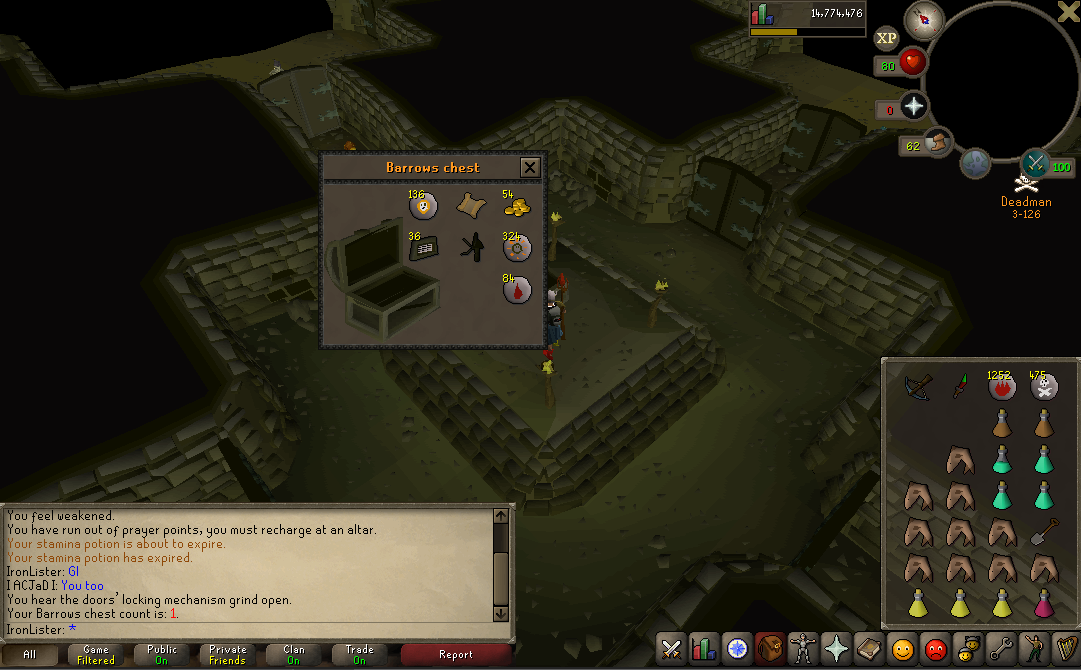Toggle the XP drops orb
This screenshot has width=1081, height=670.
coord(886,39)
